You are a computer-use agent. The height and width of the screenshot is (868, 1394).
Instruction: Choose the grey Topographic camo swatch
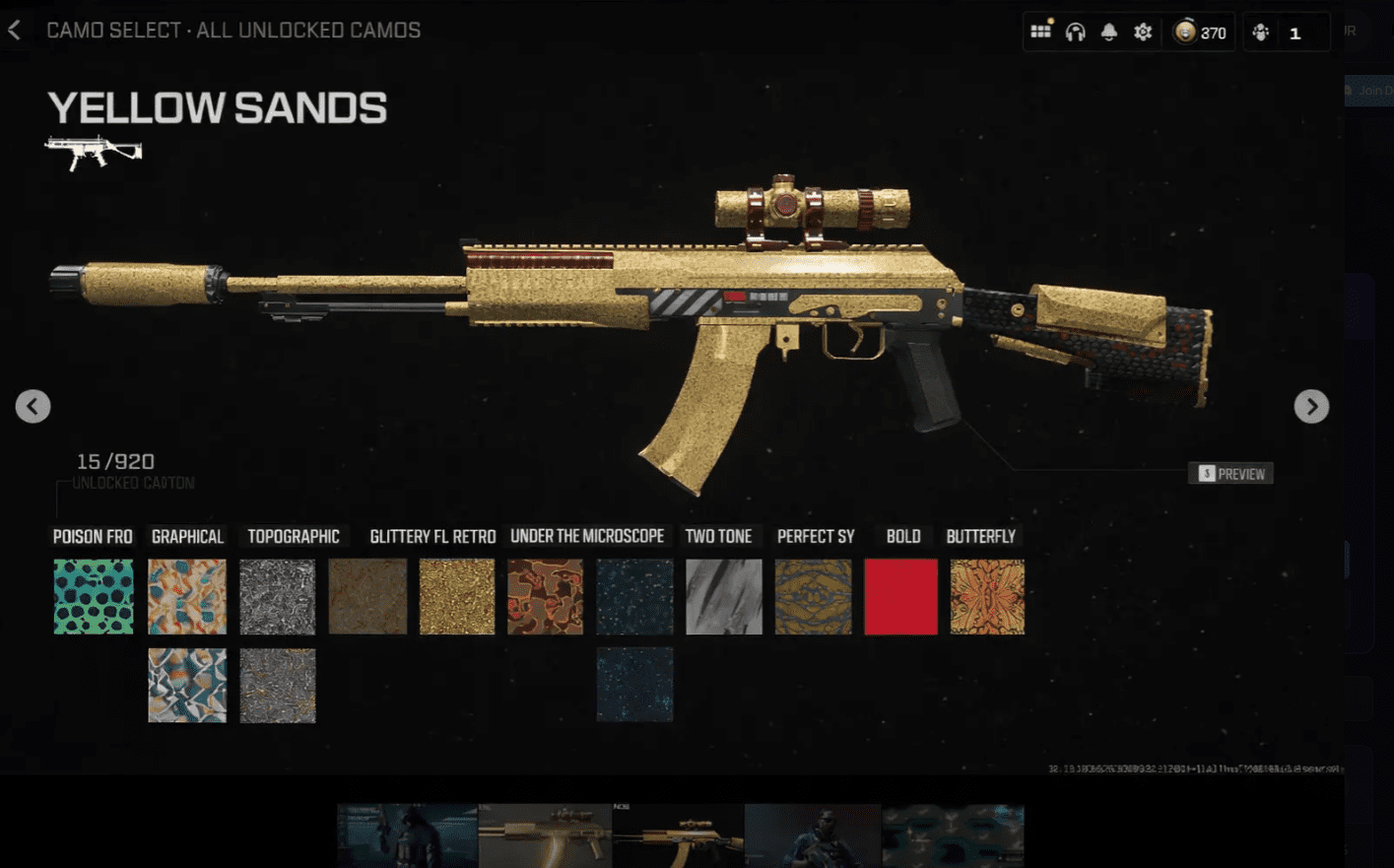click(x=278, y=596)
